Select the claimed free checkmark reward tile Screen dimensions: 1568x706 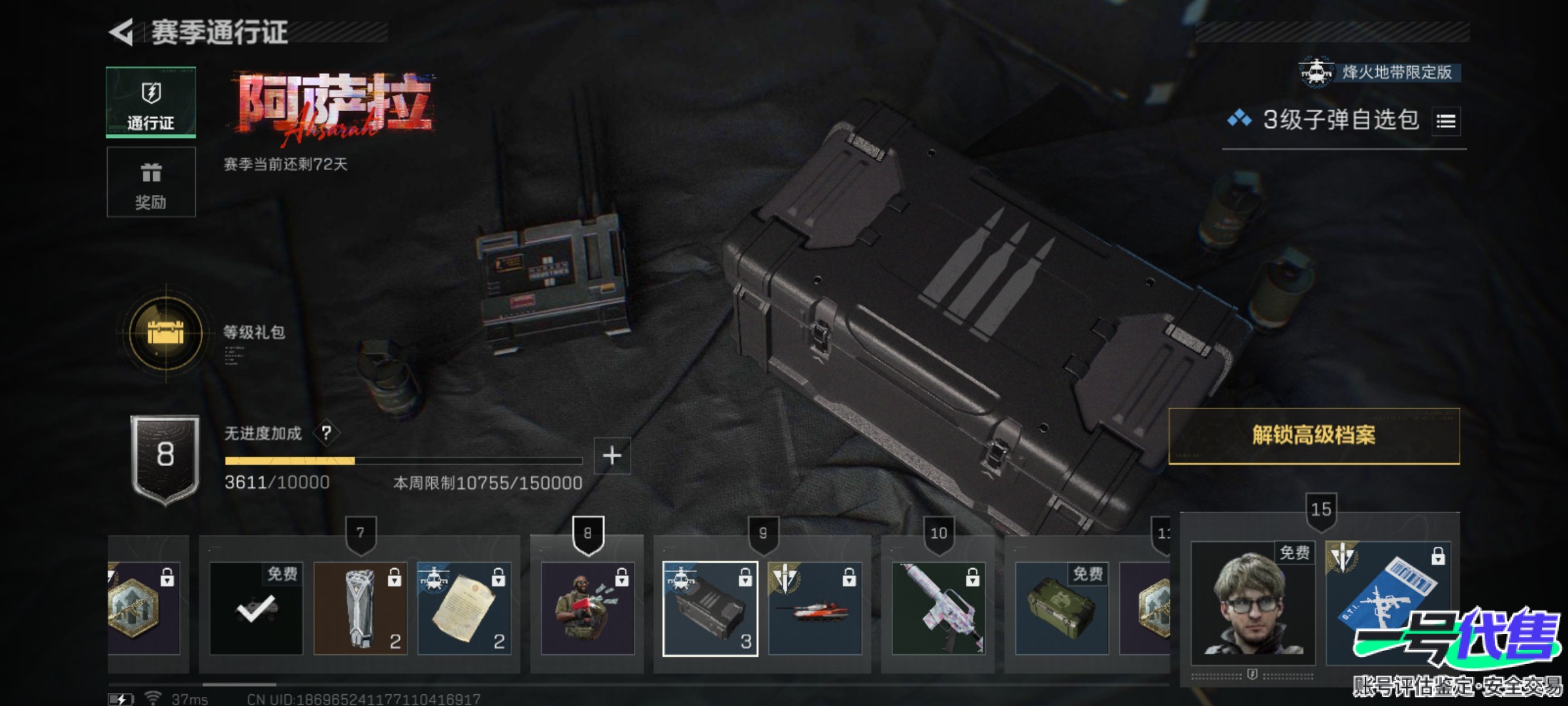pyautogui.click(x=256, y=609)
